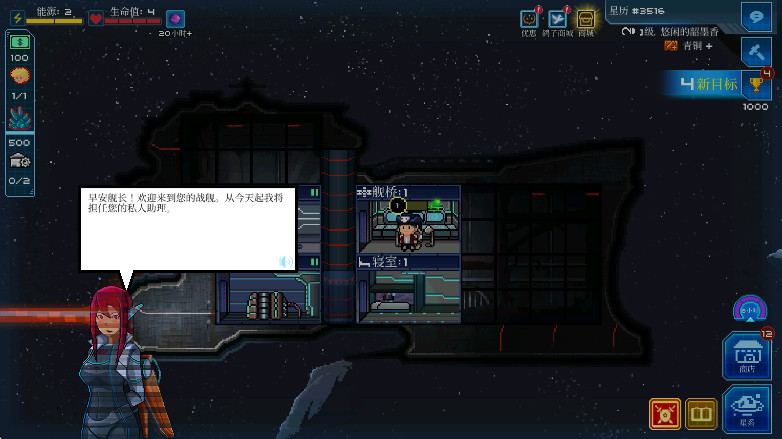The image size is (782, 439).
Task: Click the purple gem shield timer icon
Action: point(174,17)
